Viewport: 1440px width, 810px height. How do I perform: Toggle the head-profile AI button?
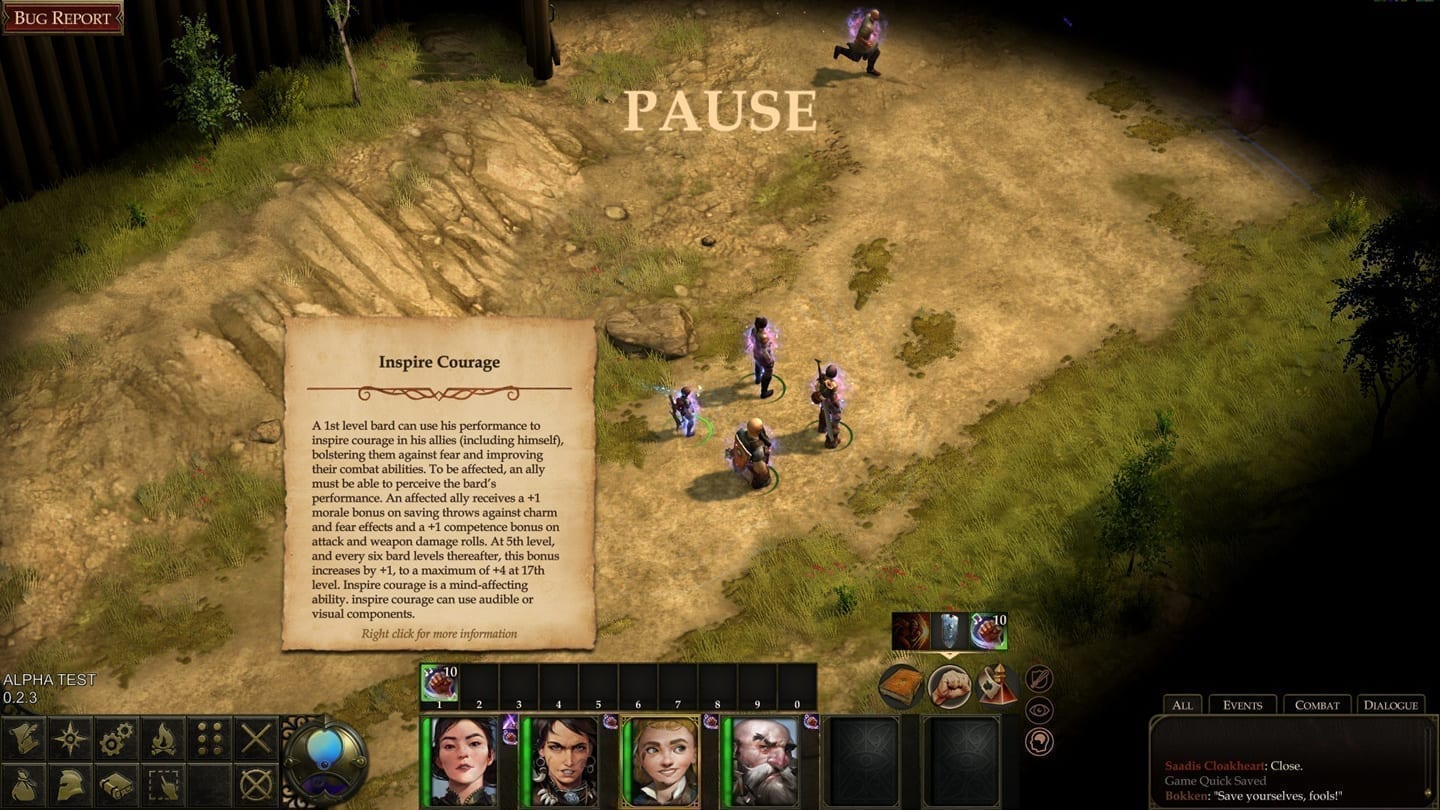pos(1039,742)
